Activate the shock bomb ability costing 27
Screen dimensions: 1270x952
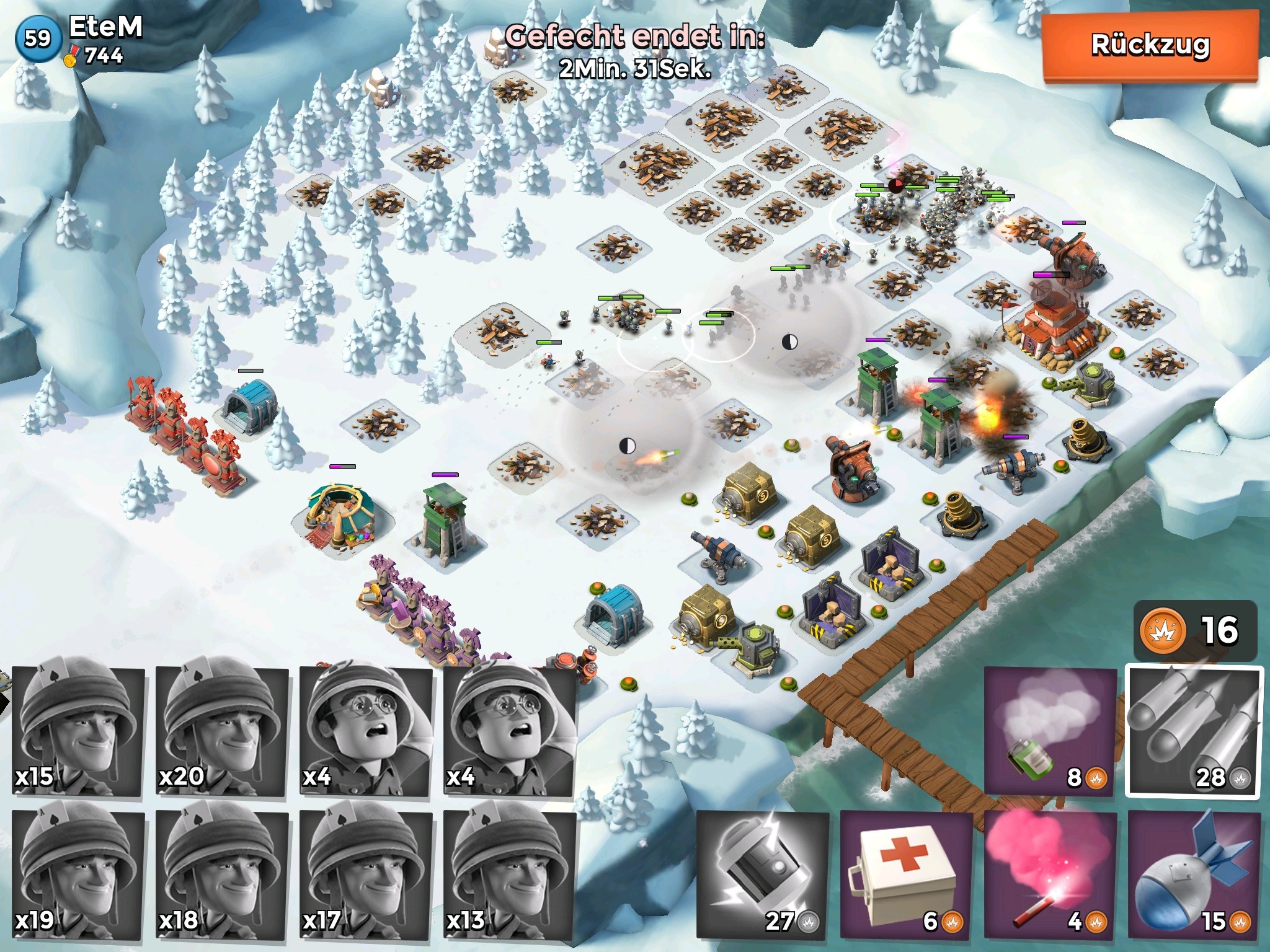763,874
